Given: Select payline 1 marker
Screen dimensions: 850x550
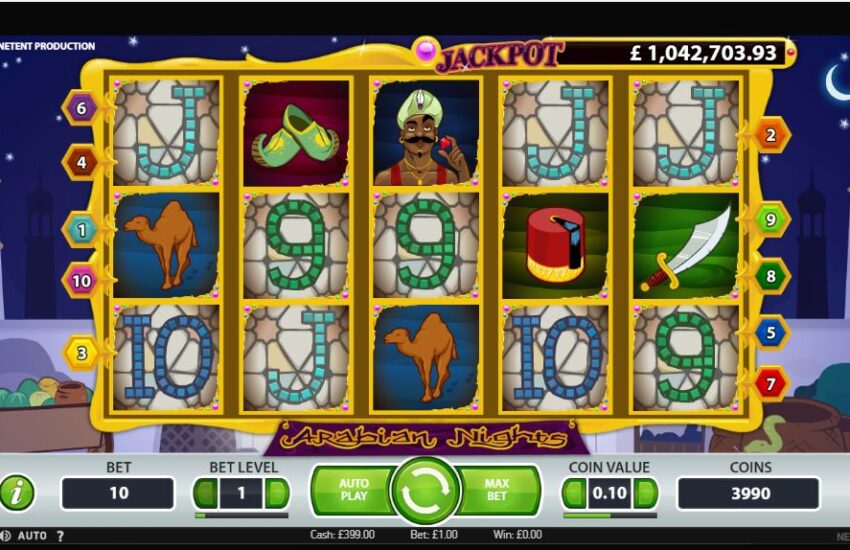Looking at the screenshot, I should [80, 229].
